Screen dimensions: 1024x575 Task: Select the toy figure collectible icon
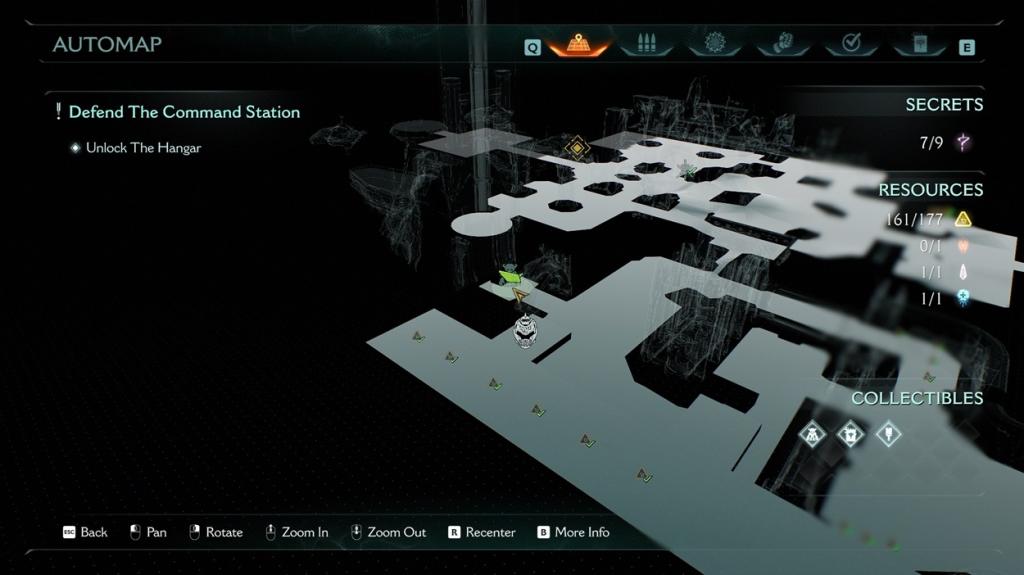812,434
